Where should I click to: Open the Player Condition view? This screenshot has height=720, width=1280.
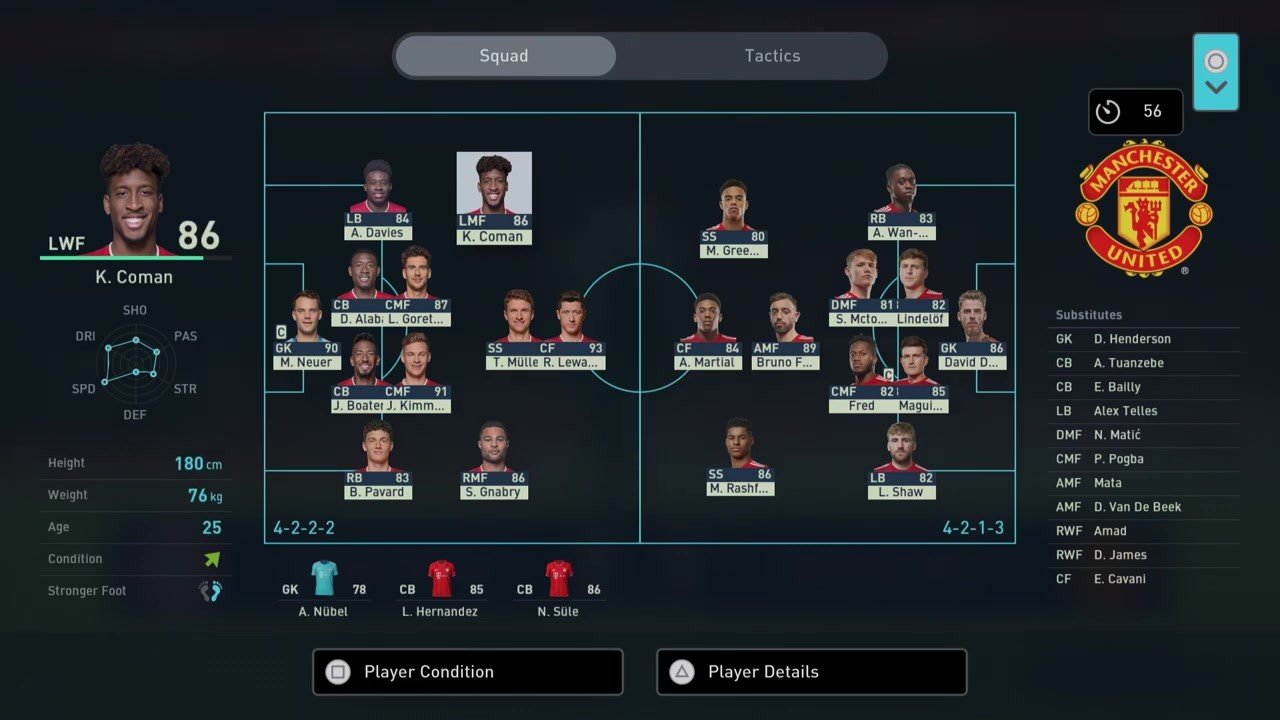(x=467, y=672)
